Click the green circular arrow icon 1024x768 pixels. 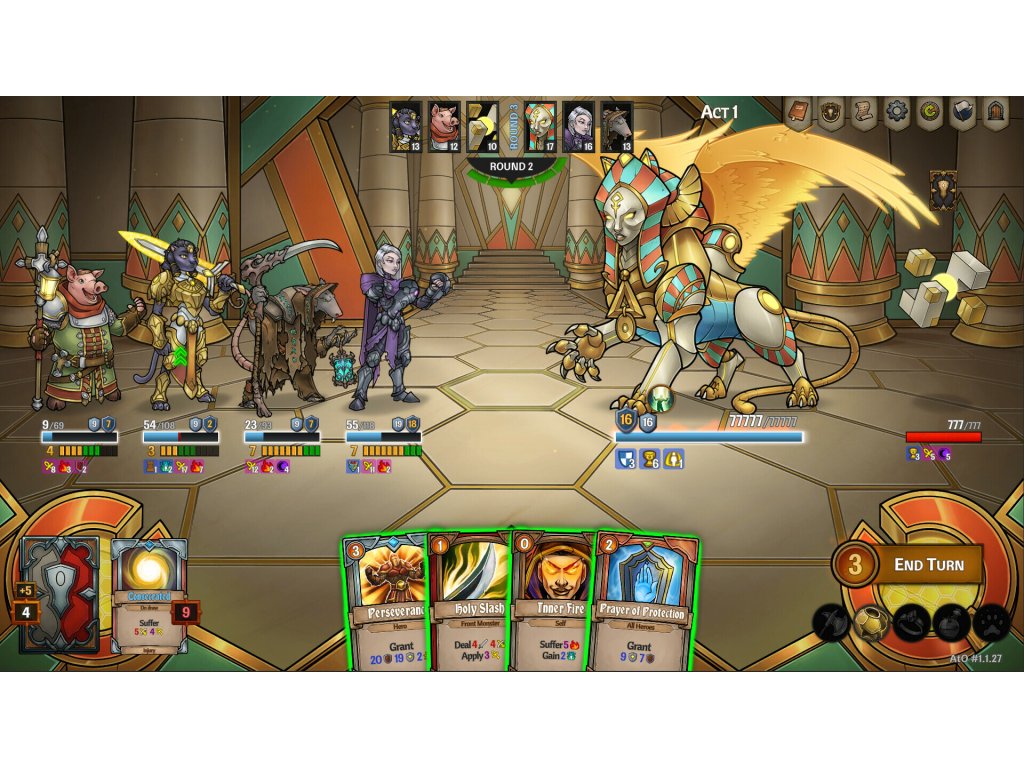[x=930, y=113]
